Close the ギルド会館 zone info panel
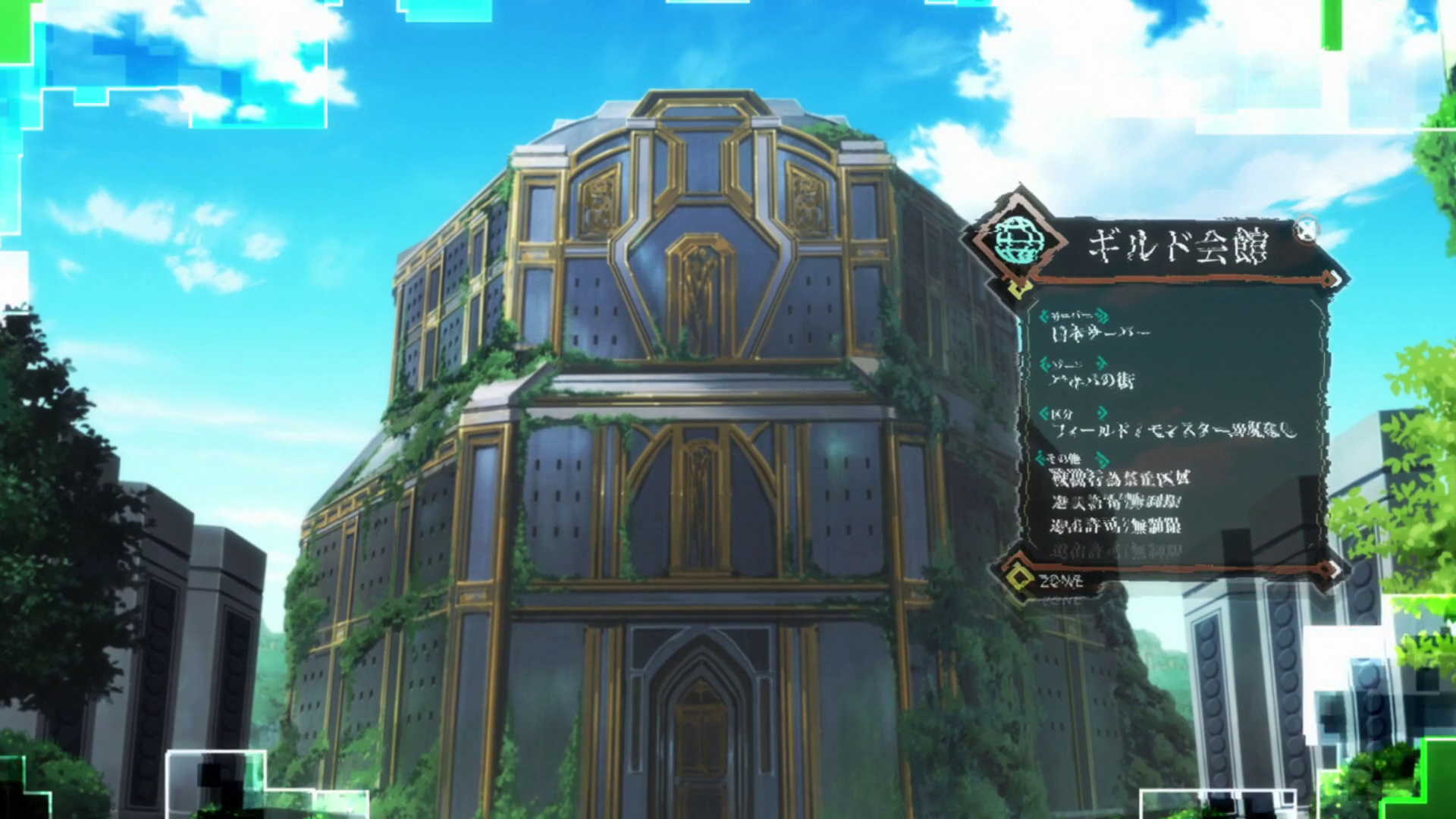The width and height of the screenshot is (1456, 819). coord(1306,229)
